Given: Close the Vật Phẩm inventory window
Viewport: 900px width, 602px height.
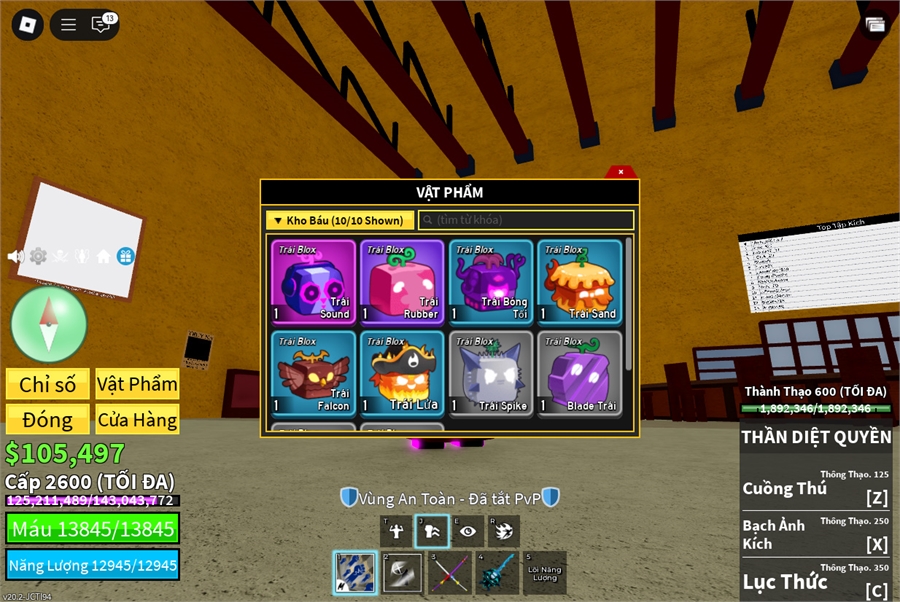Looking at the screenshot, I should tap(620, 172).
